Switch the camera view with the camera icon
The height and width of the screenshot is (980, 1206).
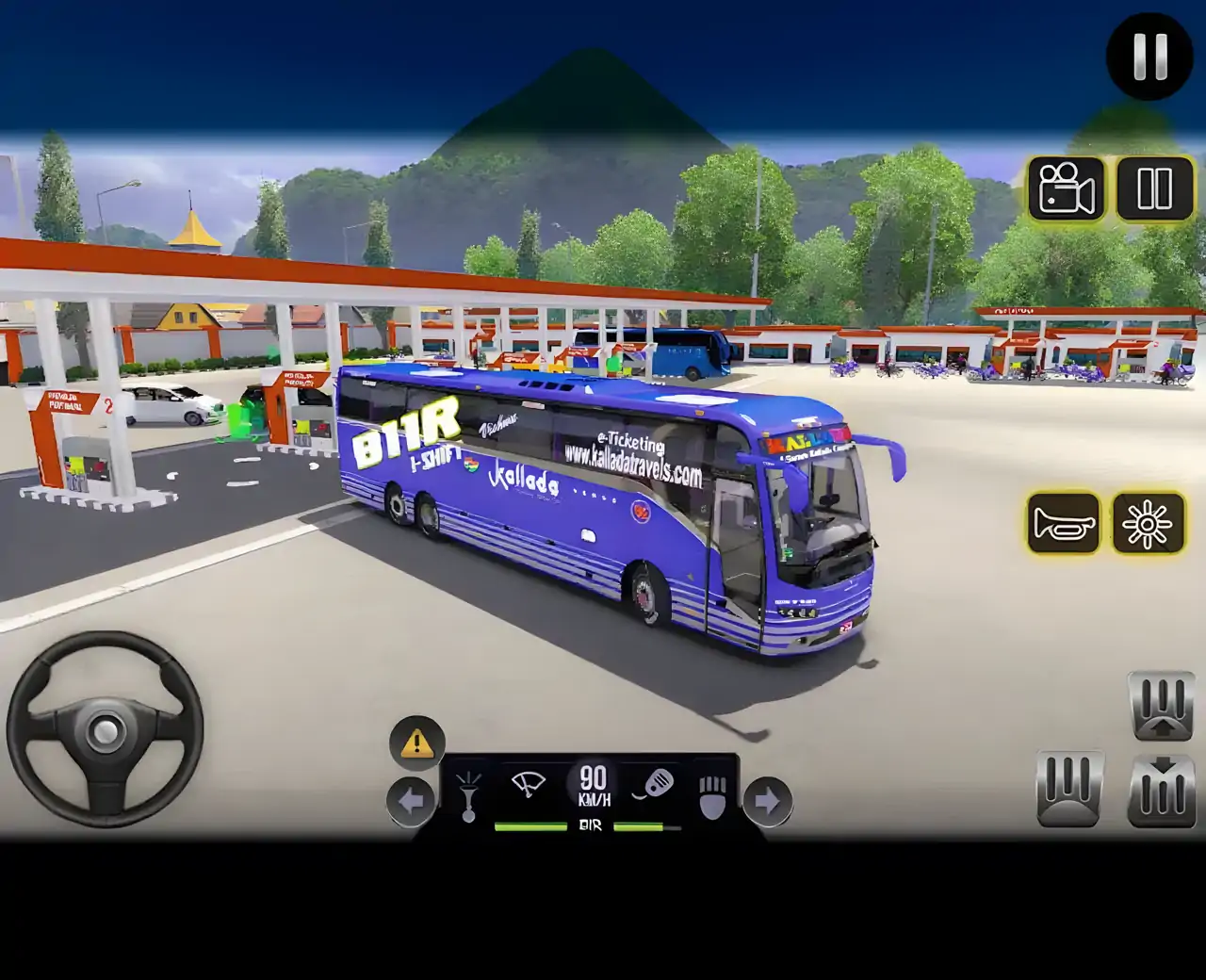point(1066,188)
